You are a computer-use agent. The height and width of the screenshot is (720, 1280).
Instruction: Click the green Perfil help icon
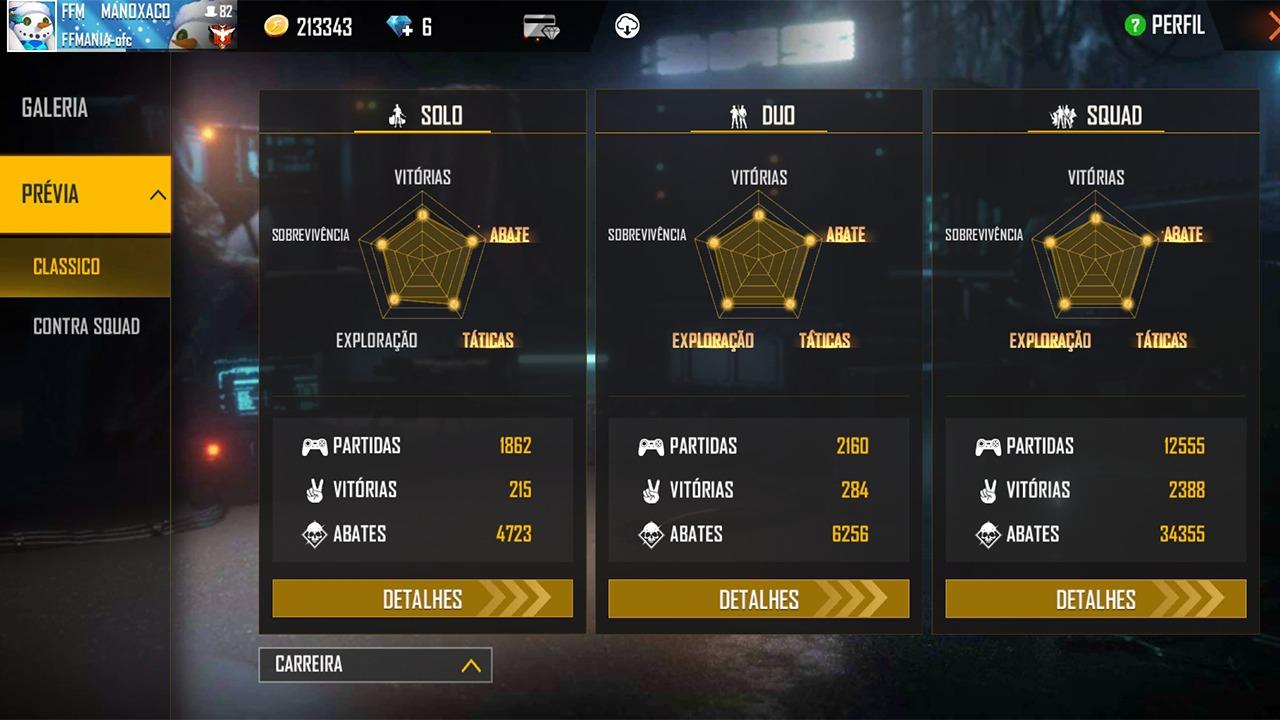pyautogui.click(x=1134, y=26)
